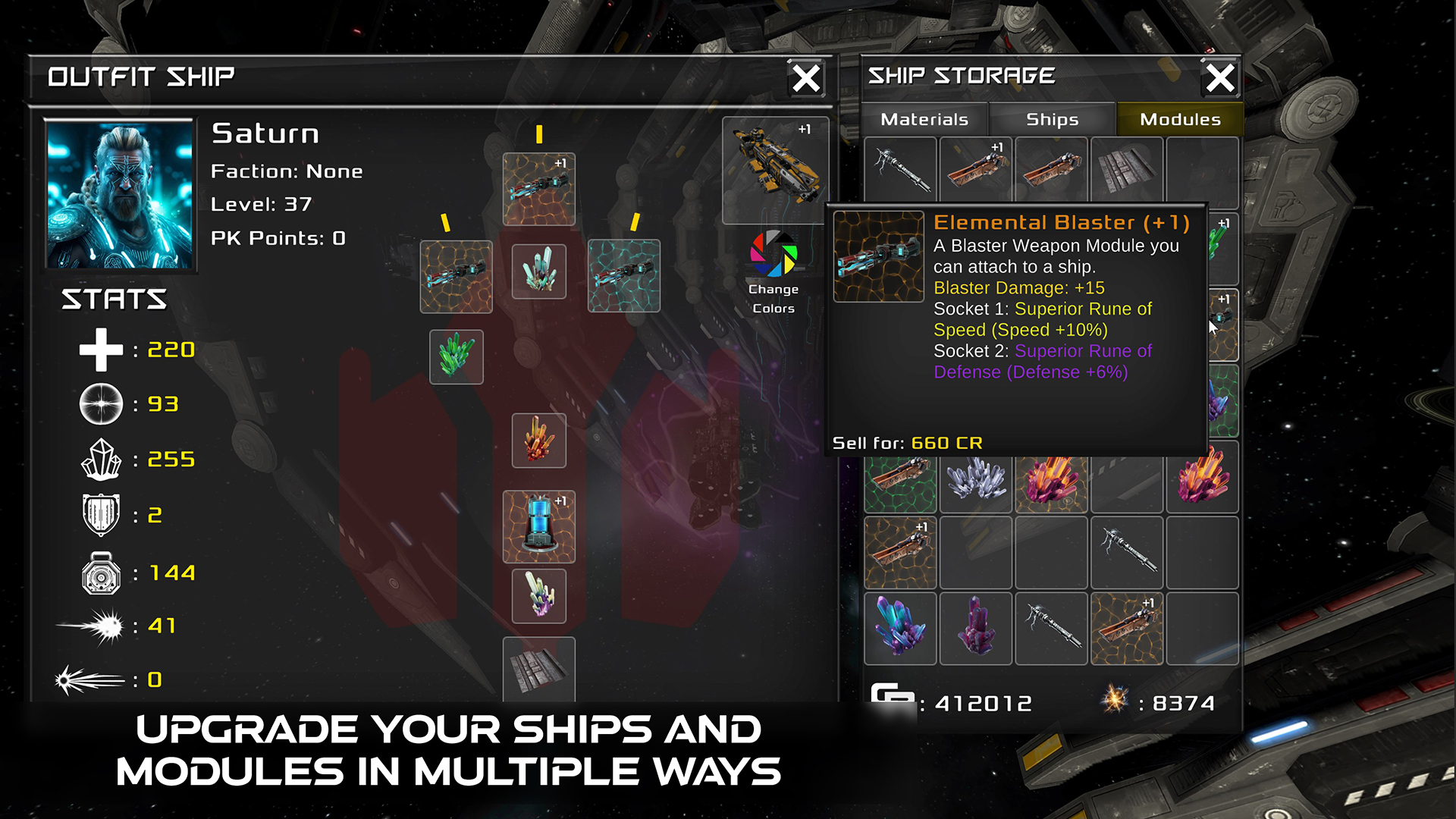Screen dimensions: 1456x819
Task: Open the Modules tab
Action: tap(1179, 119)
